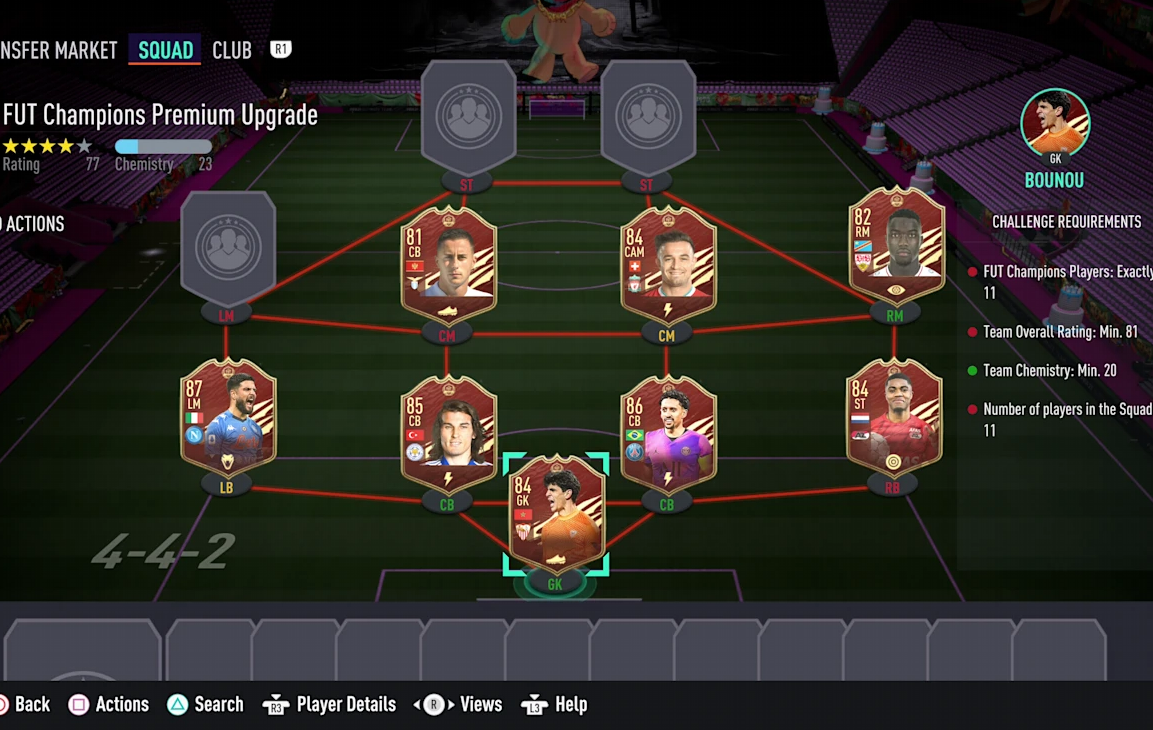Select the 85-rated CB card
This screenshot has height=730, width=1153.
click(447, 434)
